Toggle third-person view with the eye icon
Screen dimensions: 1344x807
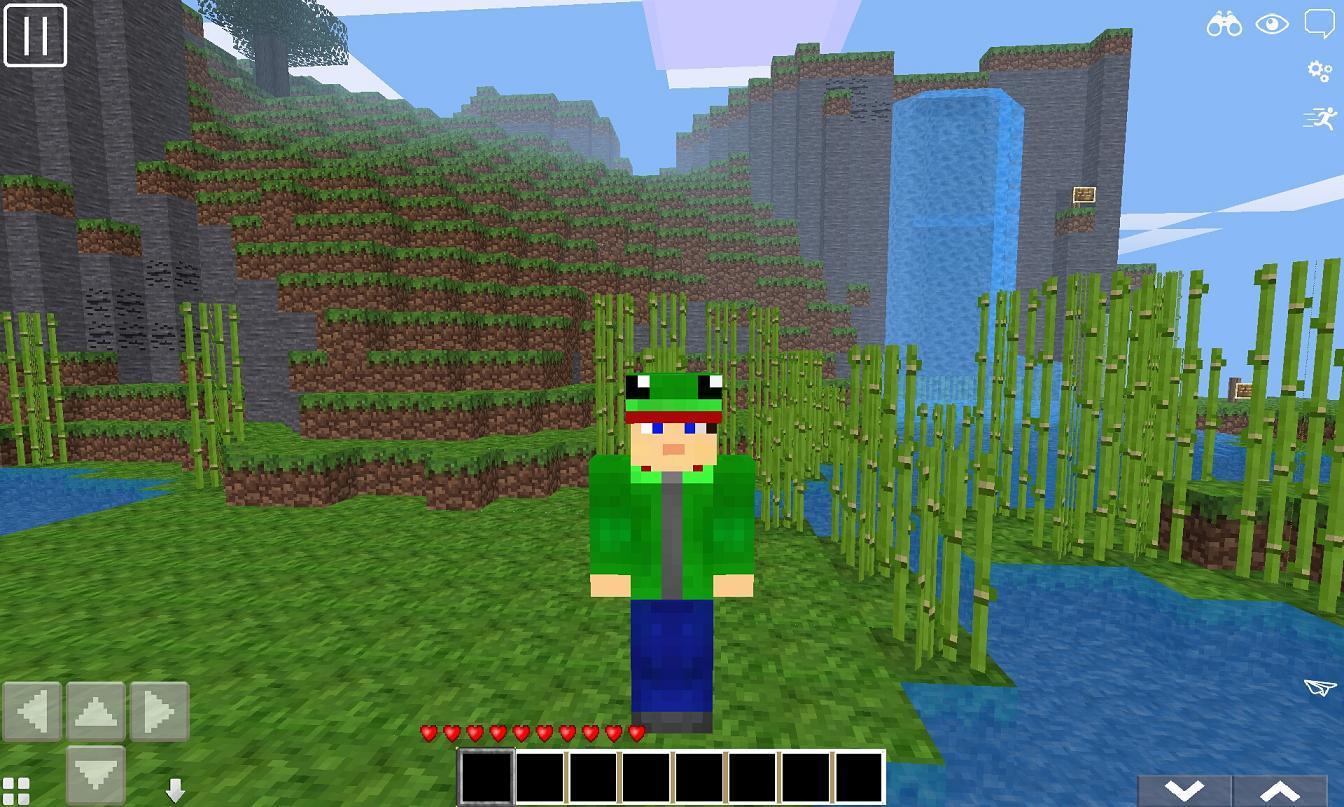[1272, 23]
